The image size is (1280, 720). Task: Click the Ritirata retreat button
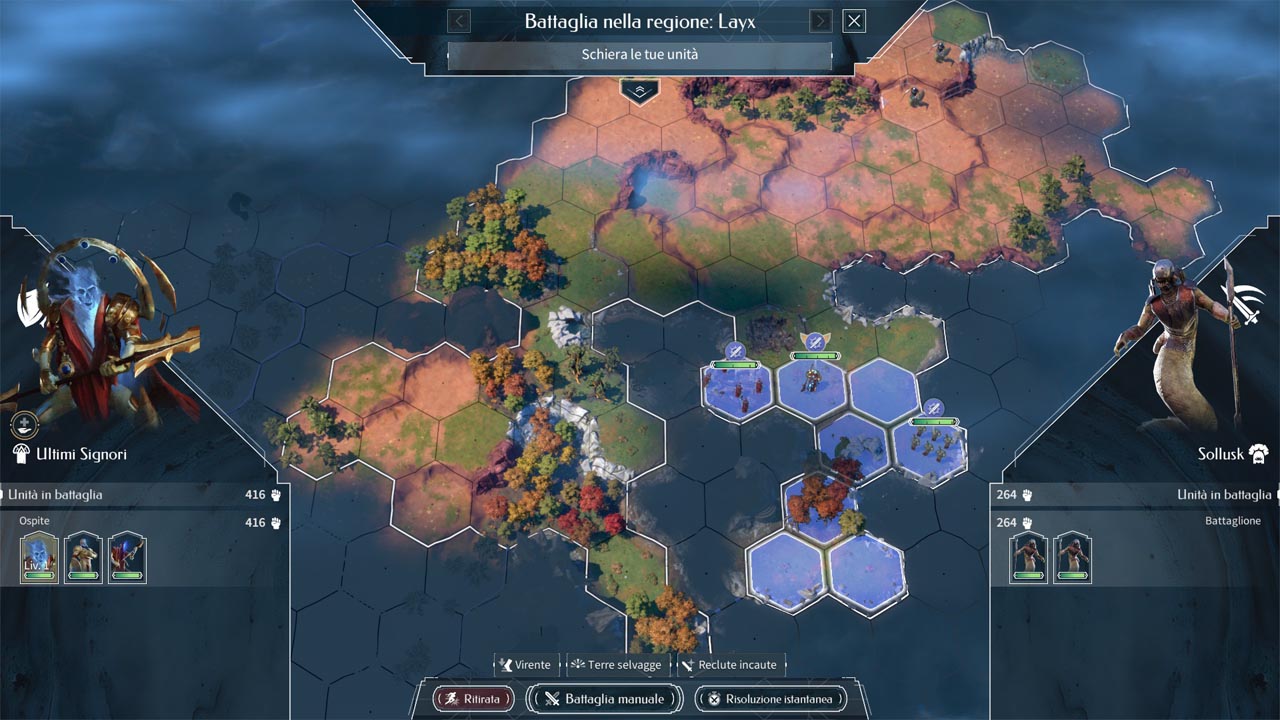473,699
